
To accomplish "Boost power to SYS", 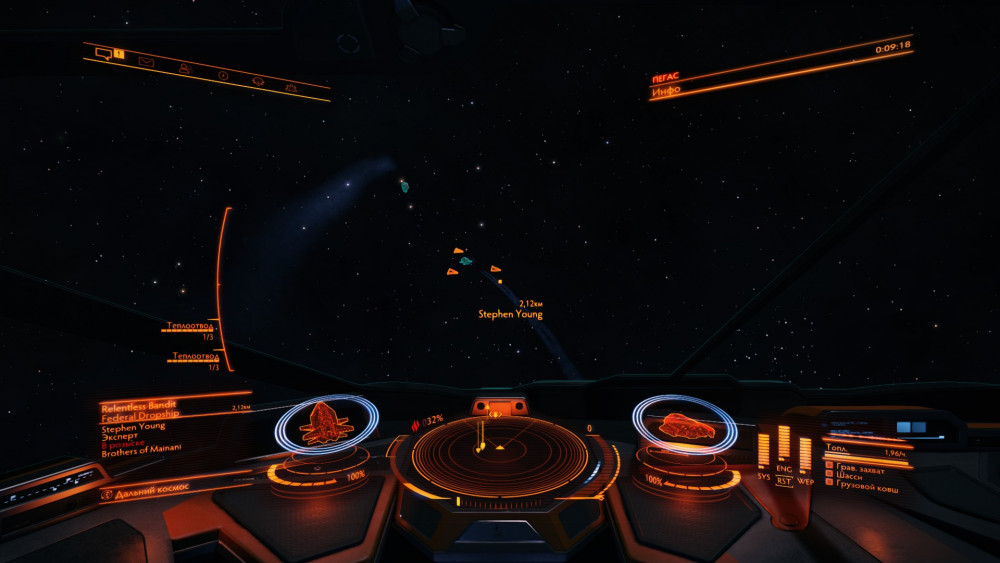I will (764, 477).
